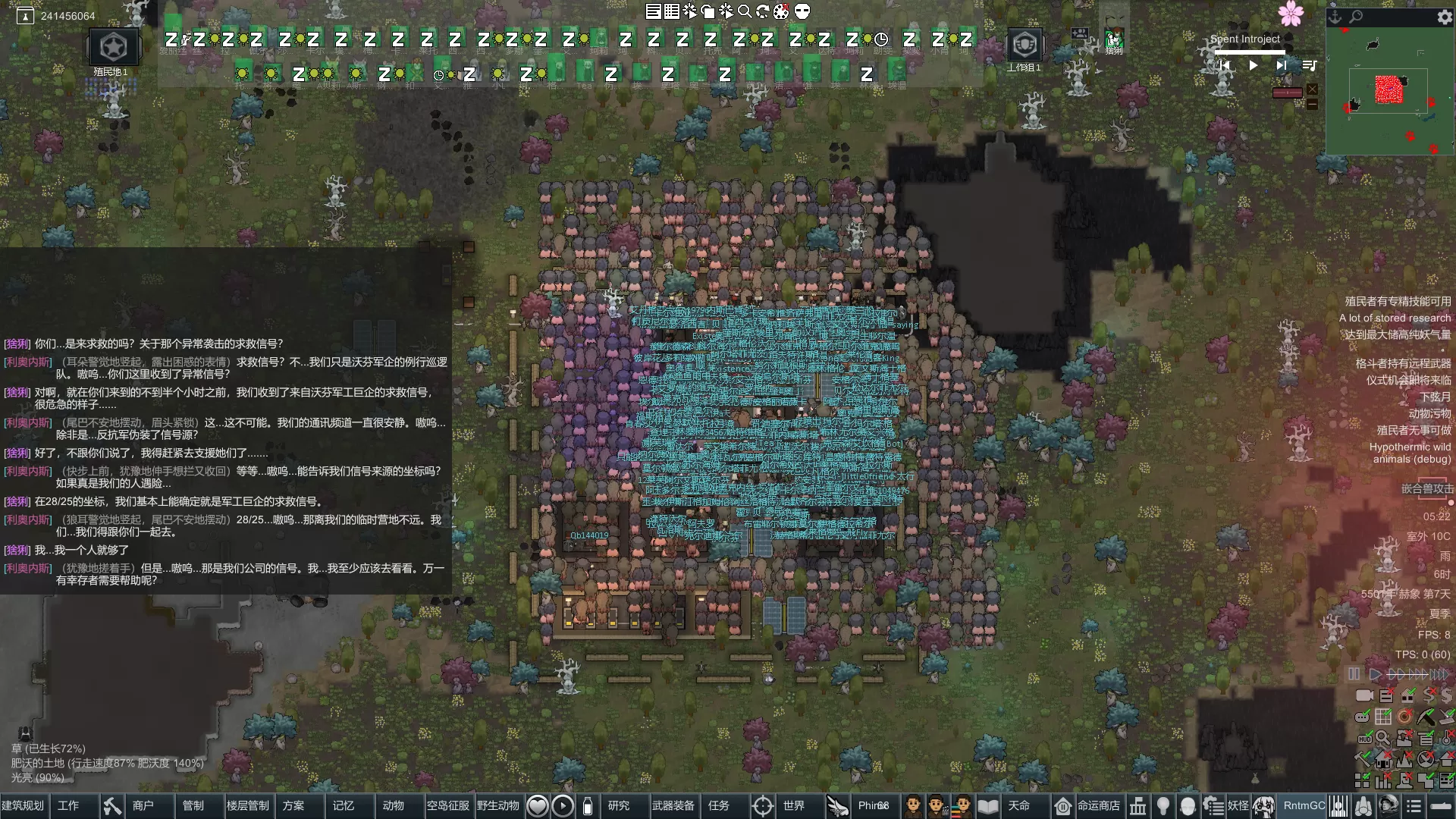Select the 殖民地1 colony group icon

114,48
